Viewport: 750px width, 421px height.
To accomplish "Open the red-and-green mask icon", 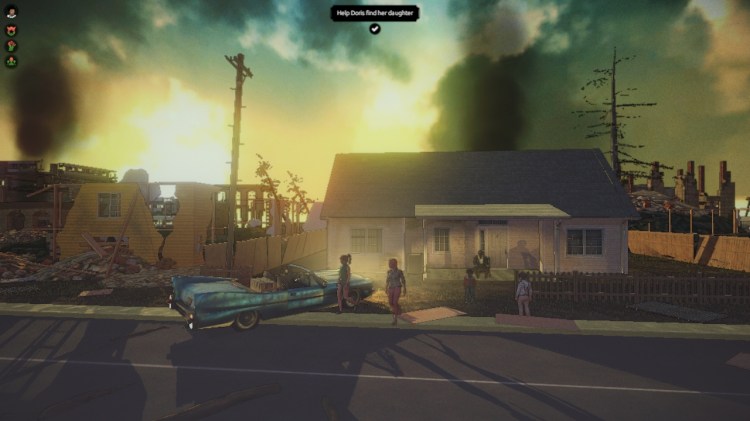I will point(12,29).
